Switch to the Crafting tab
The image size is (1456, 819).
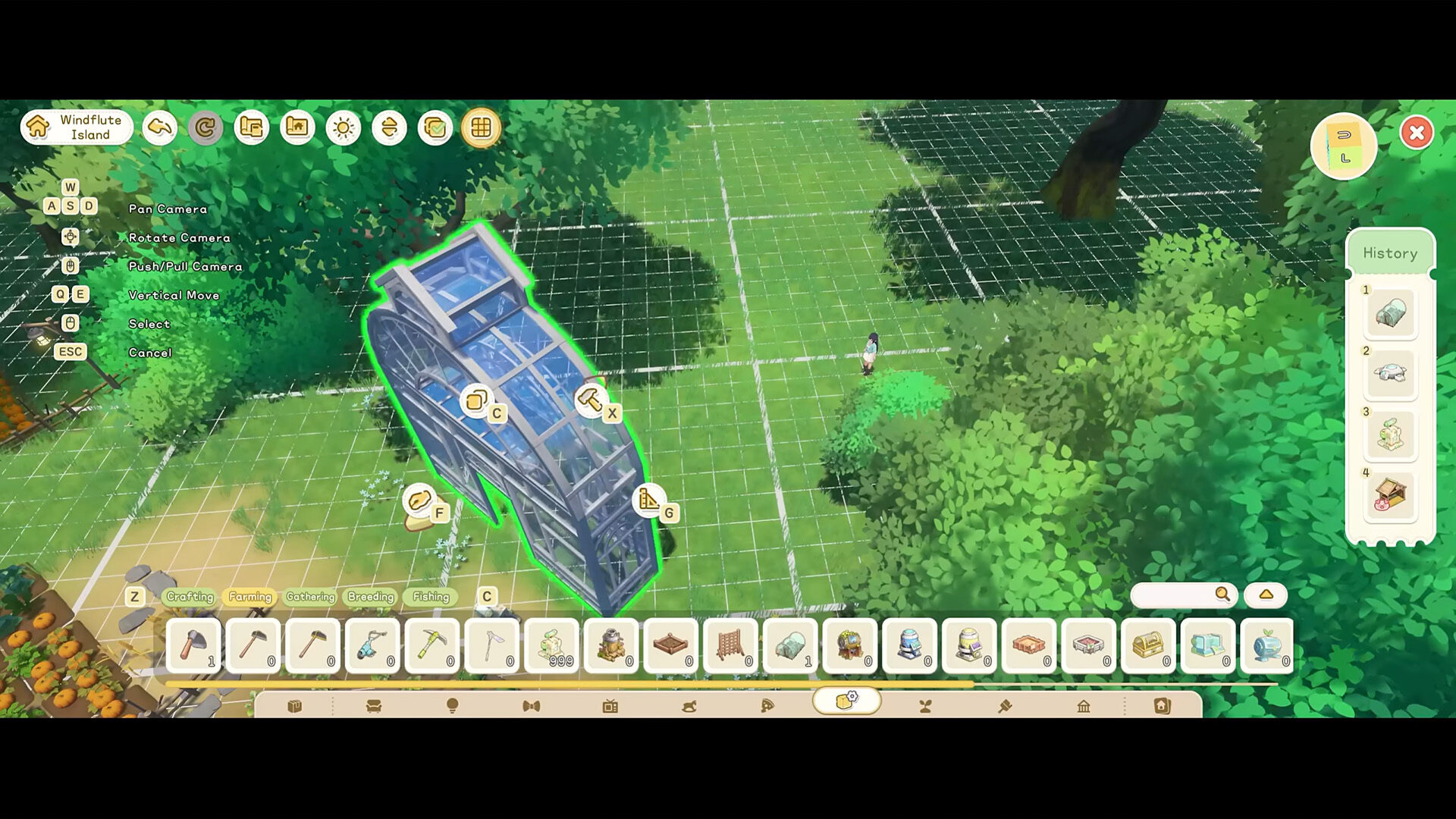(190, 598)
